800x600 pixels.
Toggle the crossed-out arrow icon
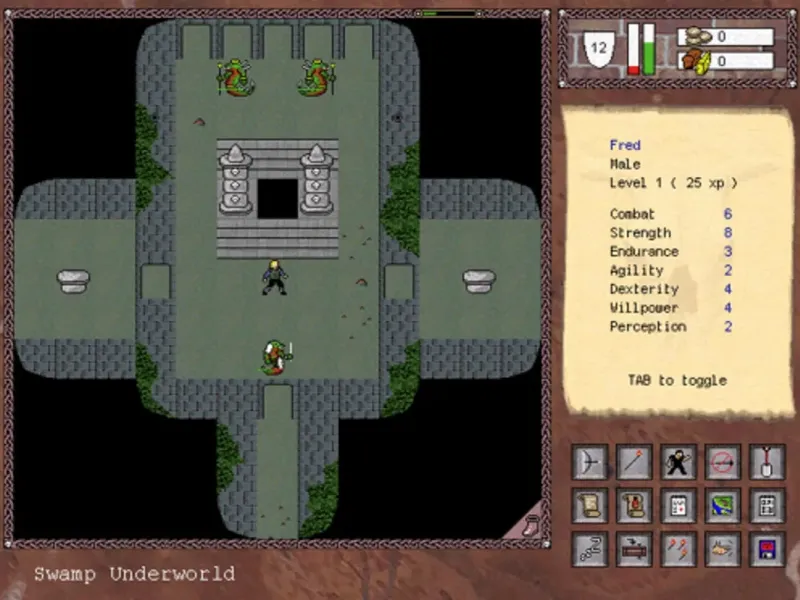[723, 462]
